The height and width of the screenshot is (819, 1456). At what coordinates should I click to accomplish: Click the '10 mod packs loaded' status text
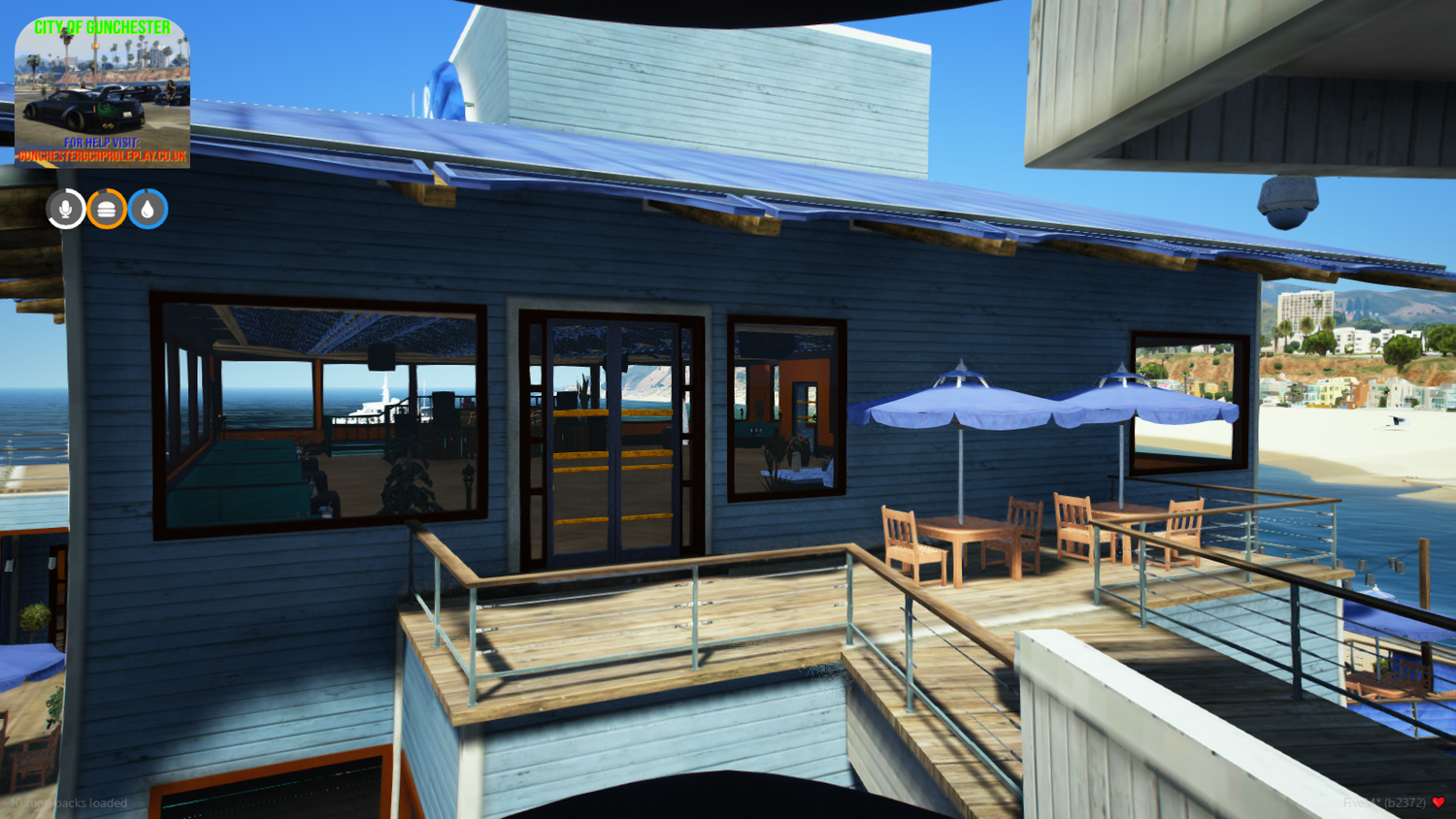pyautogui.click(x=68, y=803)
